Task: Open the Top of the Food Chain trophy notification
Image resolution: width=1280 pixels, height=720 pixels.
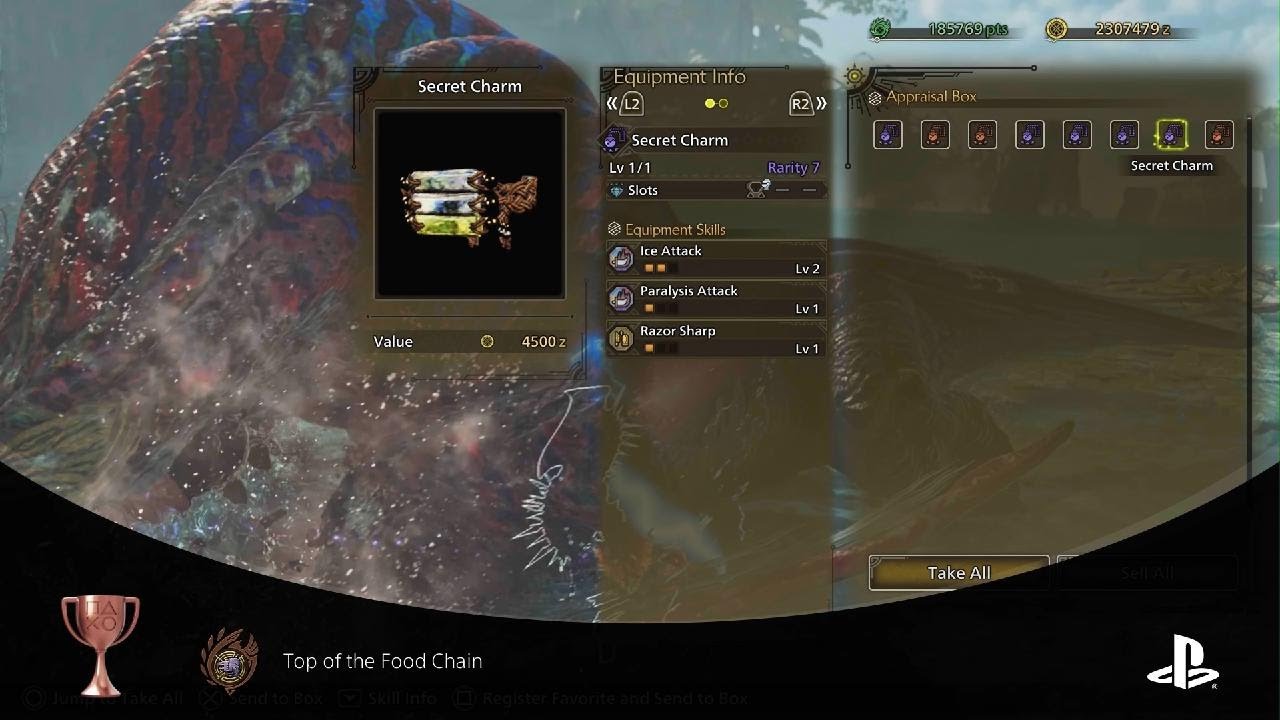Action: click(382, 661)
